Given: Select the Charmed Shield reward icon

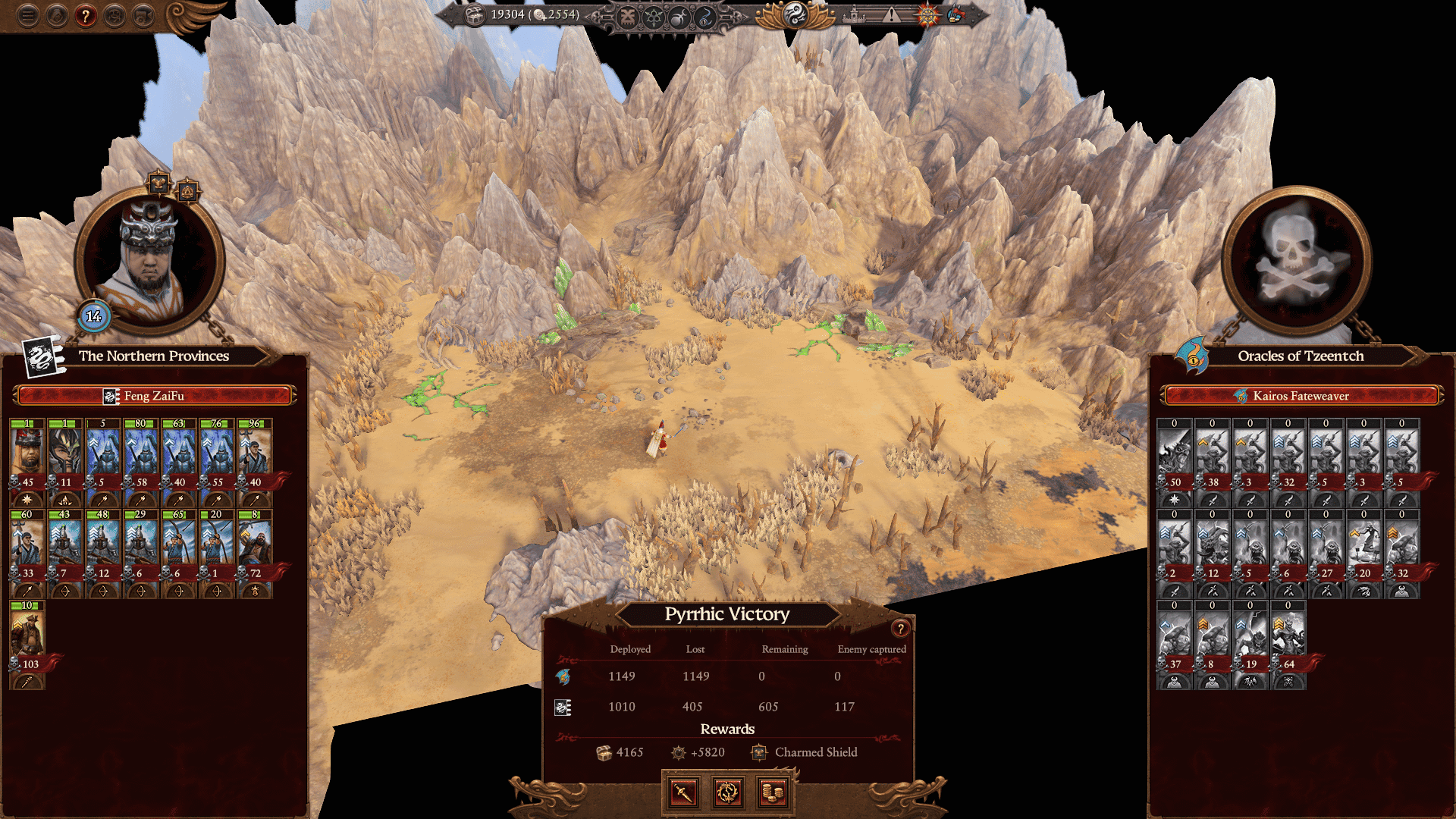Looking at the screenshot, I should 758,752.
